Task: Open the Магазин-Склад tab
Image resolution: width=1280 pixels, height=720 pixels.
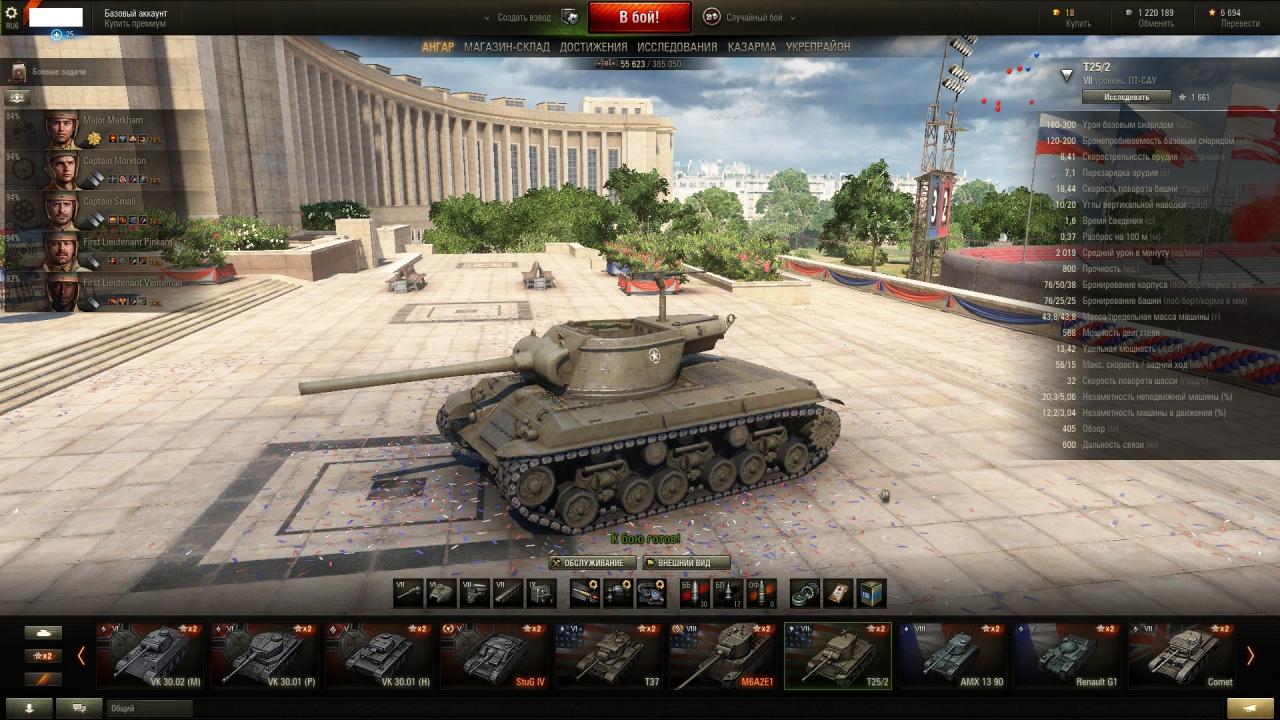Action: (507, 47)
